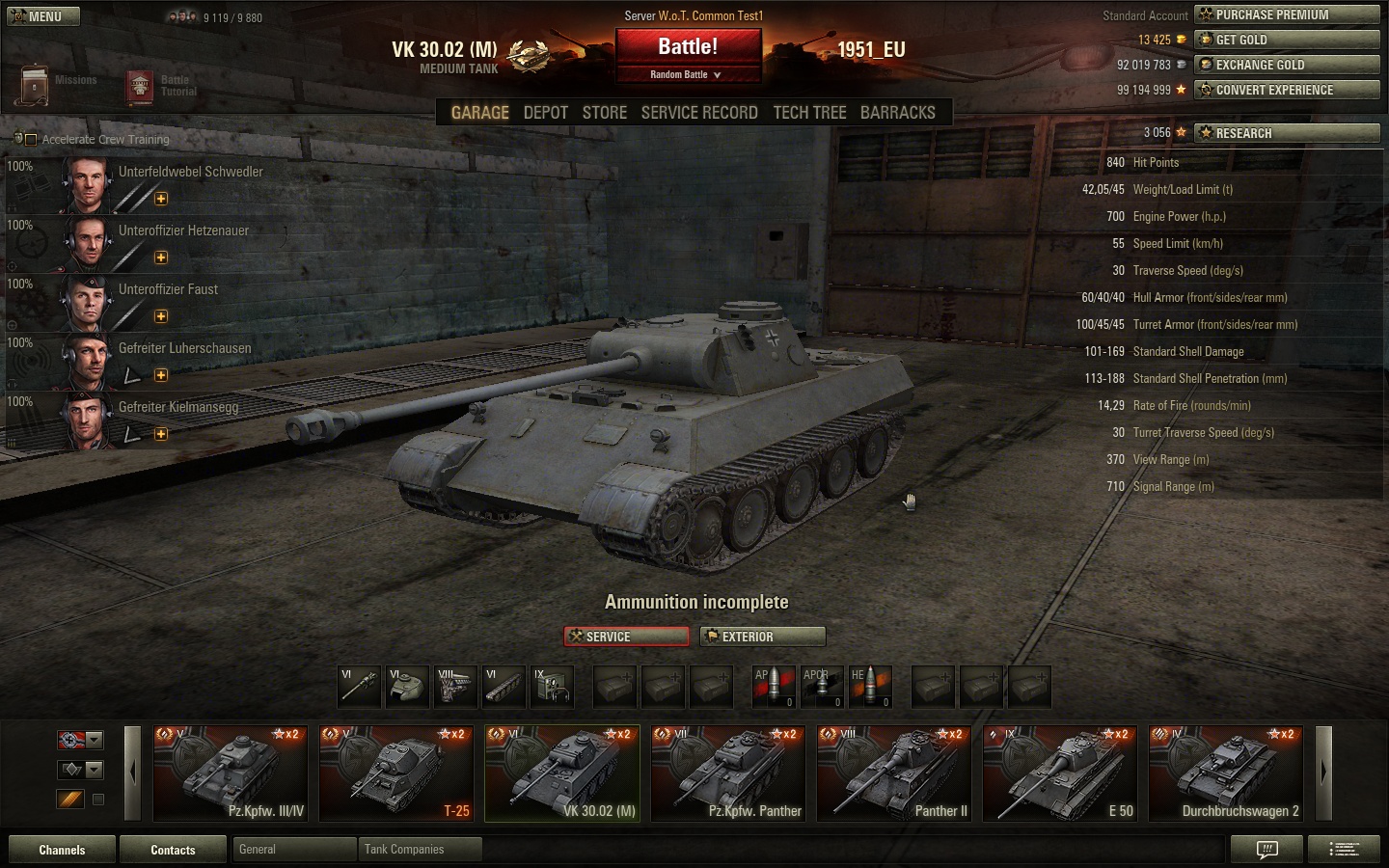1389x868 pixels.
Task: Open the TECH TREE tab
Action: (809, 113)
